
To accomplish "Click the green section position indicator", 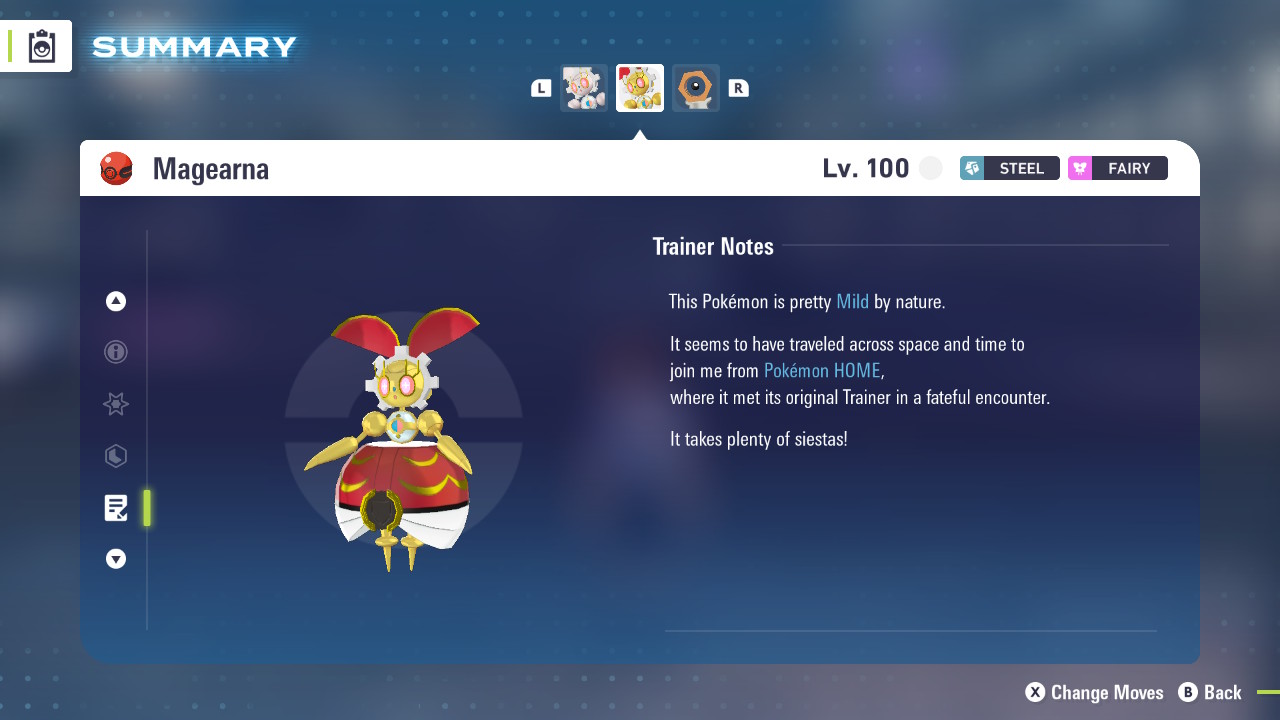I will (x=146, y=508).
